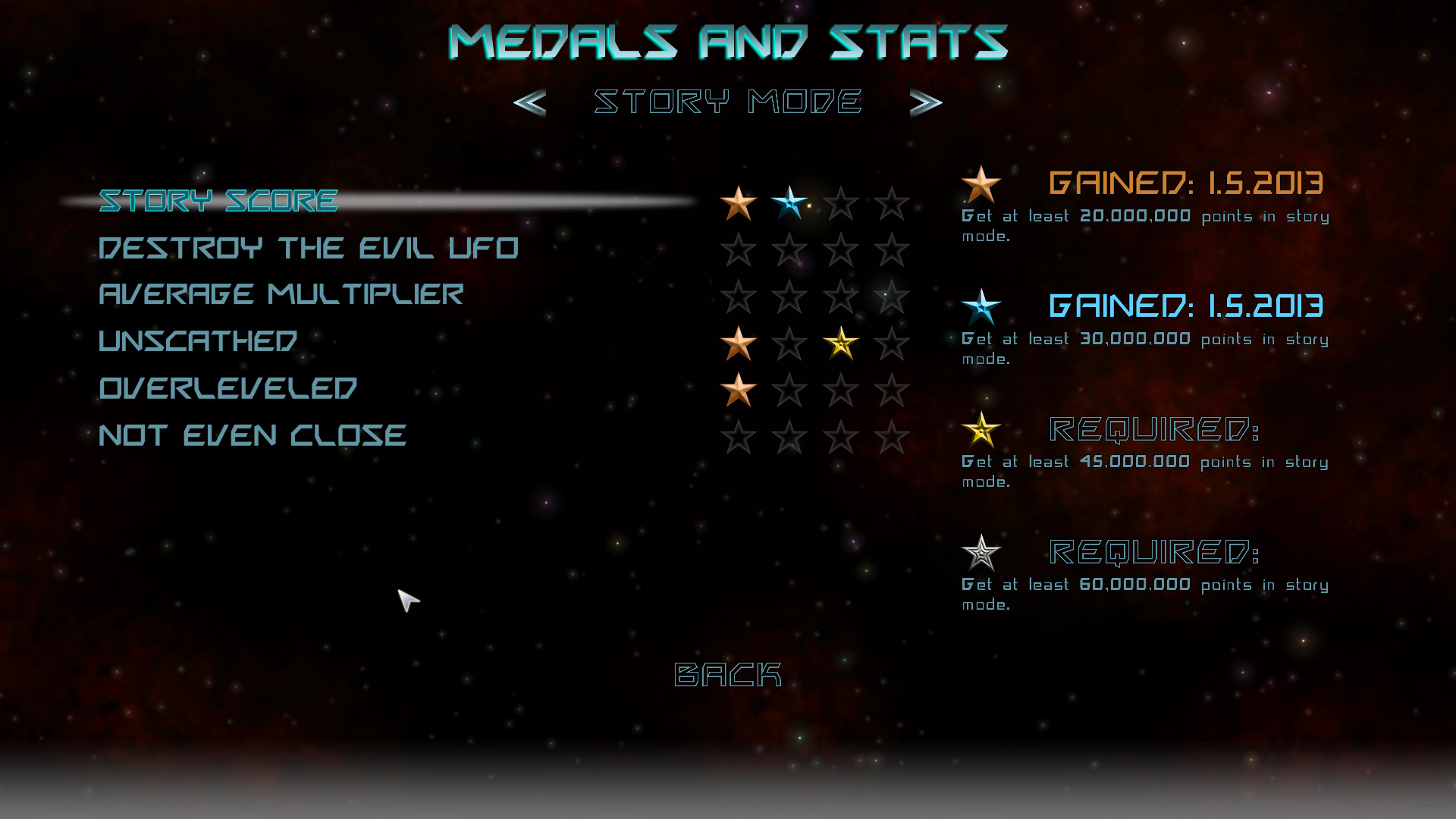1456x819 pixels.
Task: Click the bronze star beside the 20,000,000 requirement
Action: click(x=981, y=184)
